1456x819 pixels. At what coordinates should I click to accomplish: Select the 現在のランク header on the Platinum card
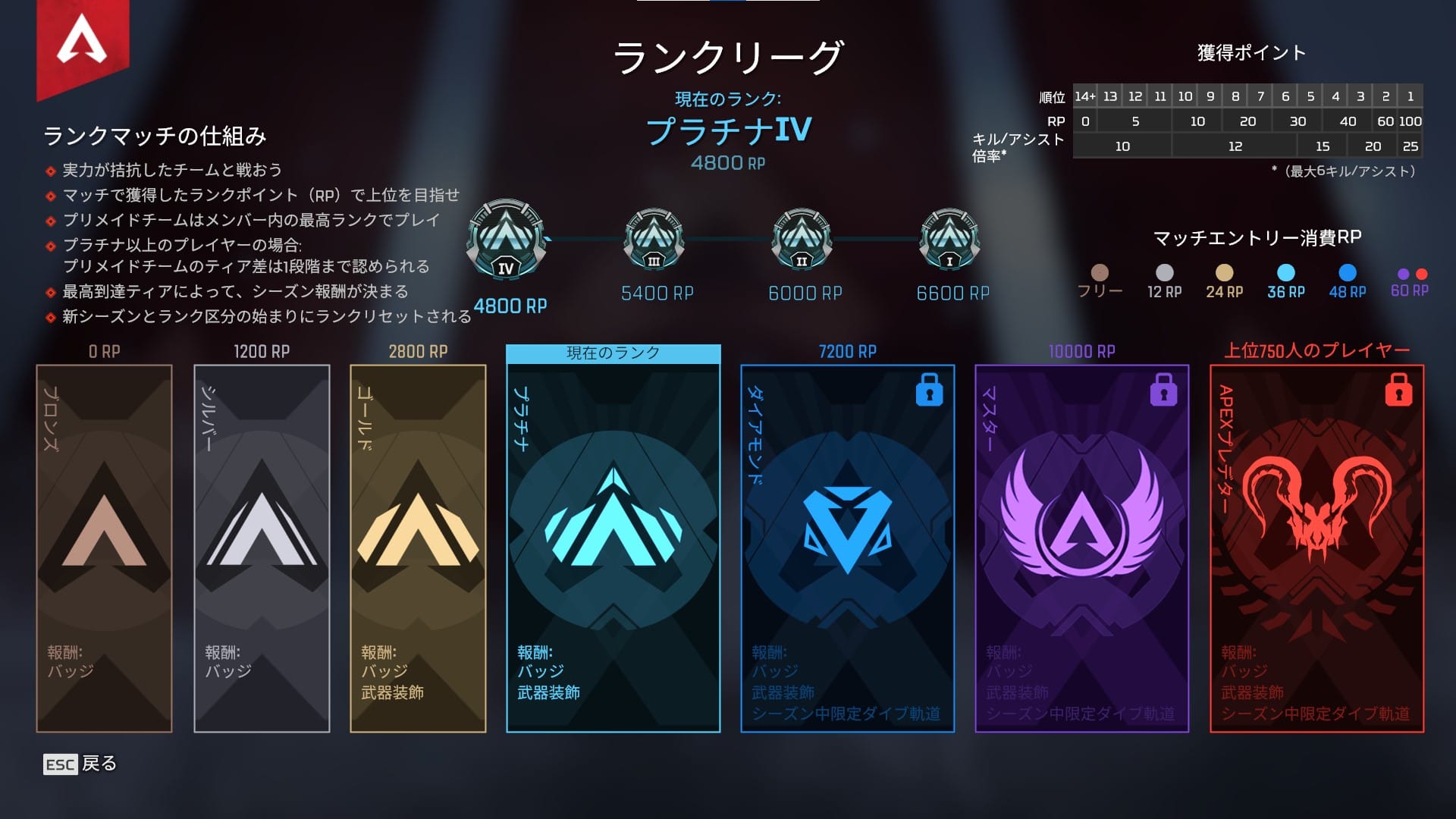(613, 352)
